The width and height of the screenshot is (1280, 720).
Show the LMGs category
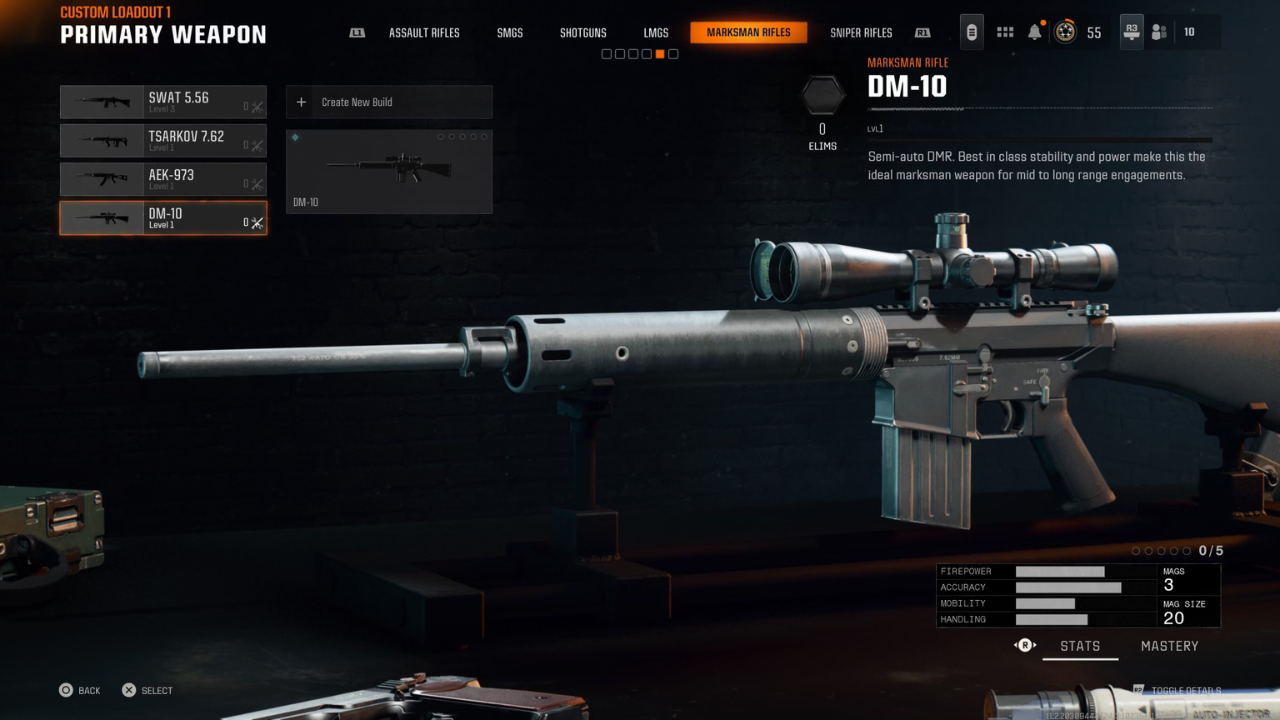point(656,33)
